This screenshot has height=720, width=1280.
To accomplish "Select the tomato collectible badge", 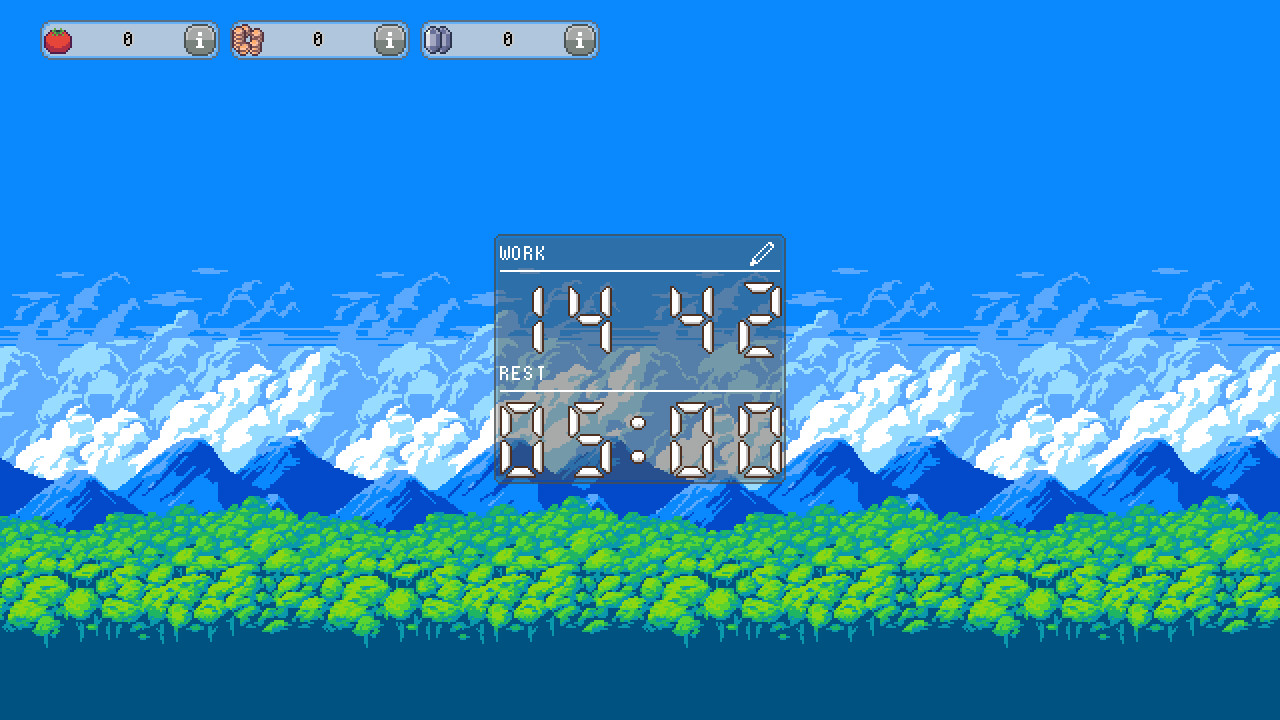I will coord(57,40).
